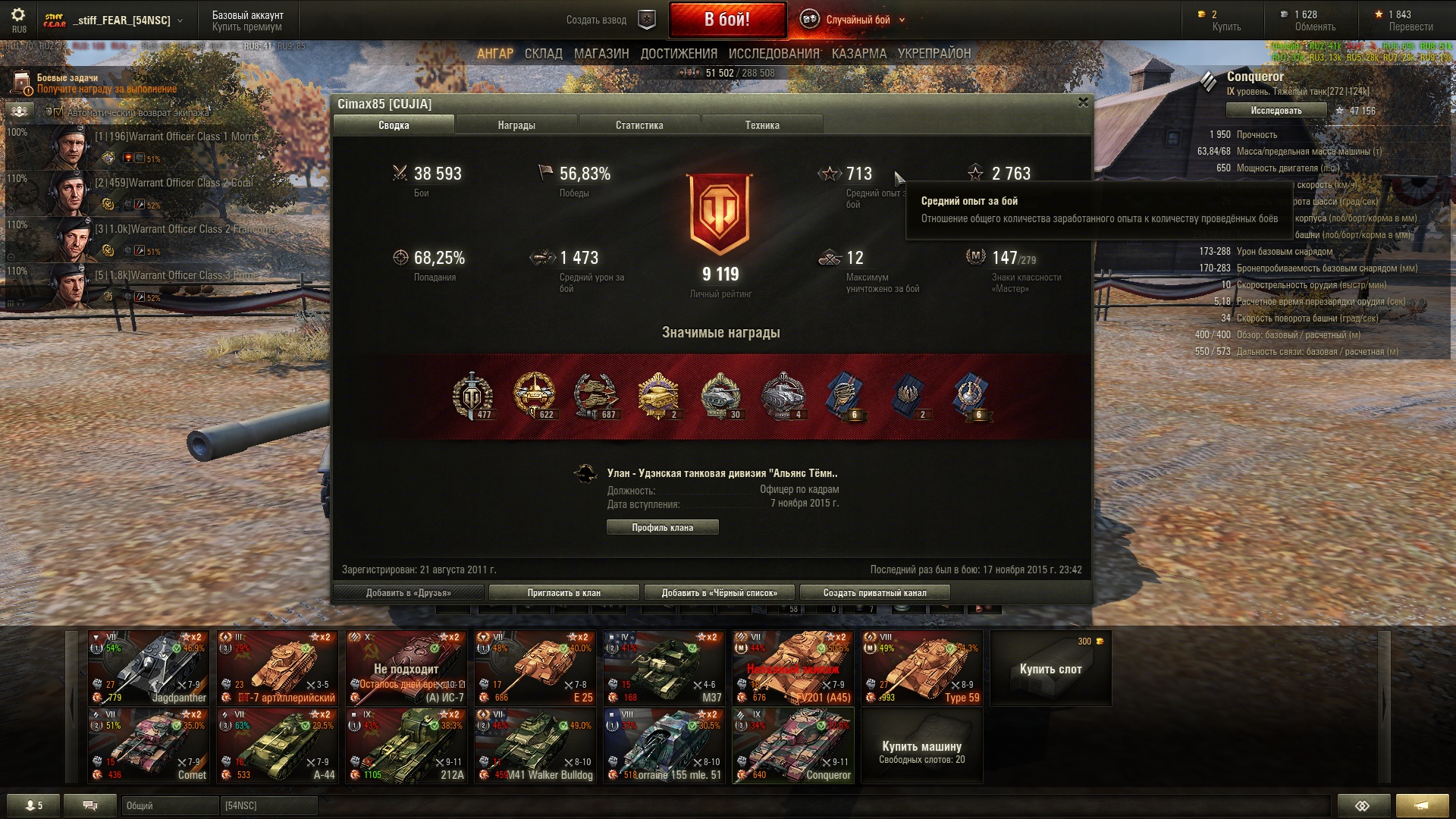Image resolution: width=1456 pixels, height=819 pixels.
Task: Select the Jagdpanther in the tank carousel
Action: coord(149,668)
